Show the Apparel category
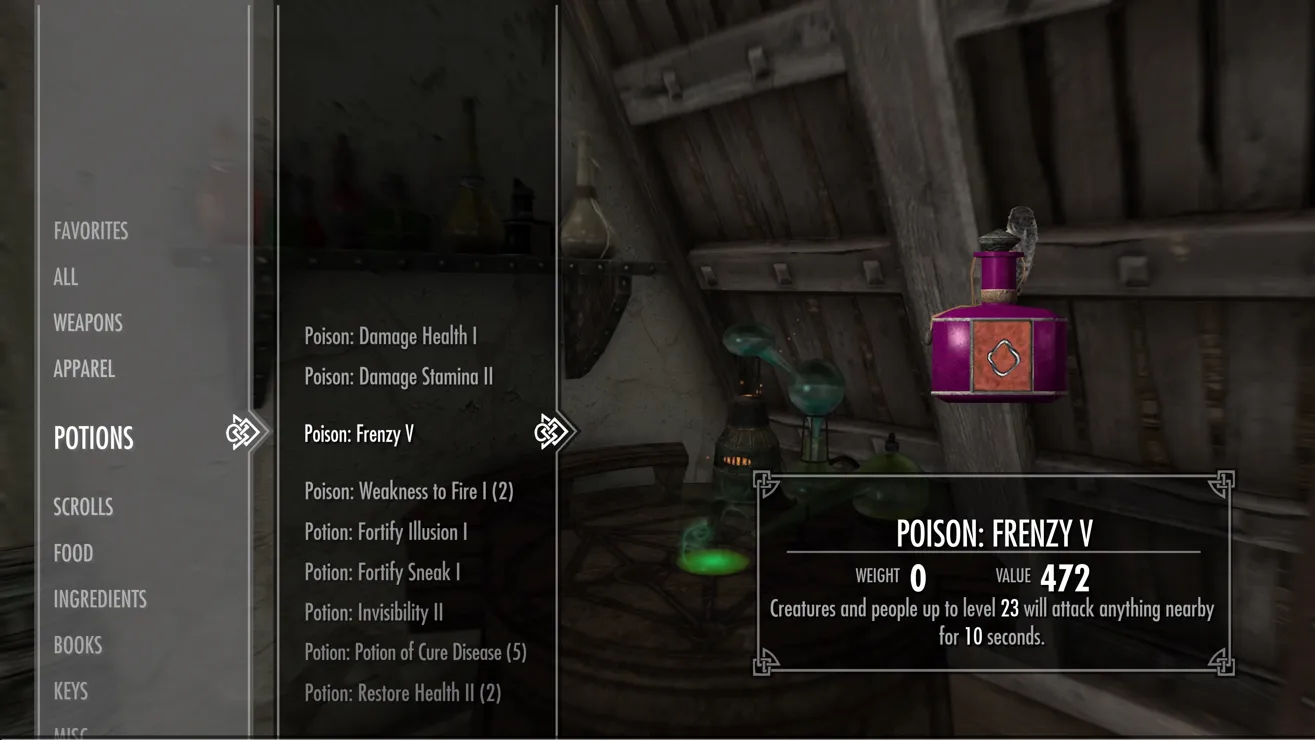 [x=84, y=369]
